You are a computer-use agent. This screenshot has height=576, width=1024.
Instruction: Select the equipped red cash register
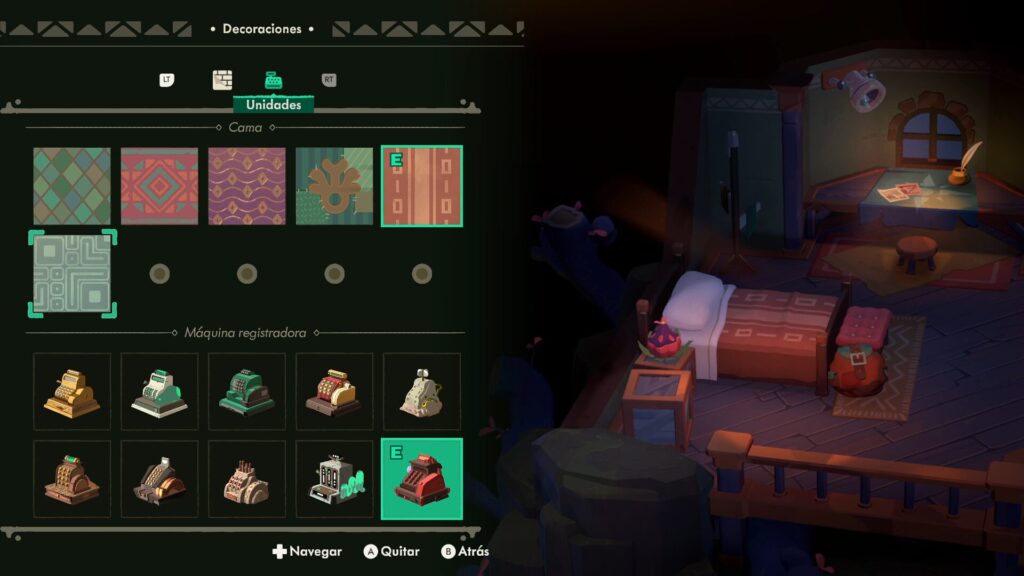point(422,480)
